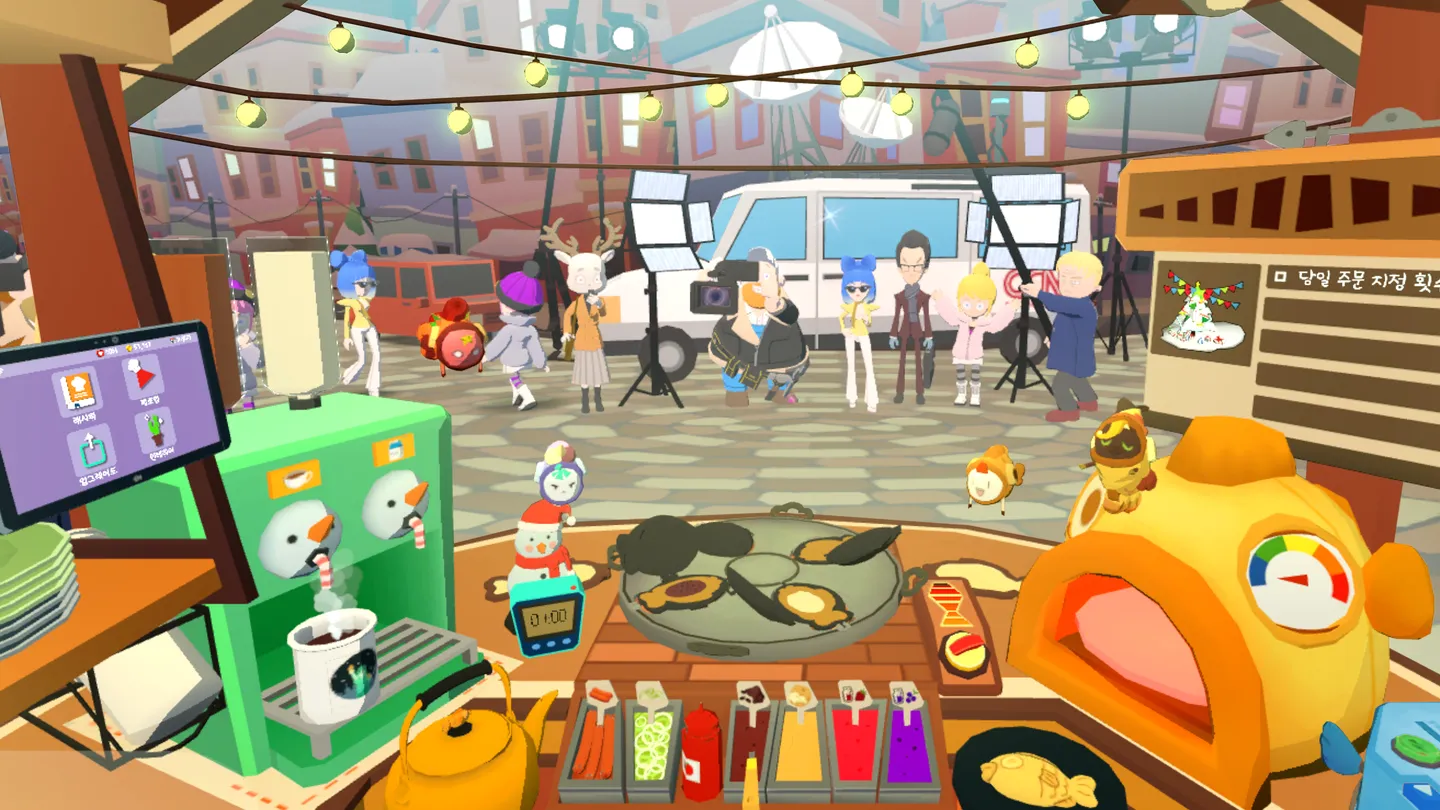Screen dimensions: 1440x810
Task: Select the cactus interior decoration icon
Action: click(155, 431)
